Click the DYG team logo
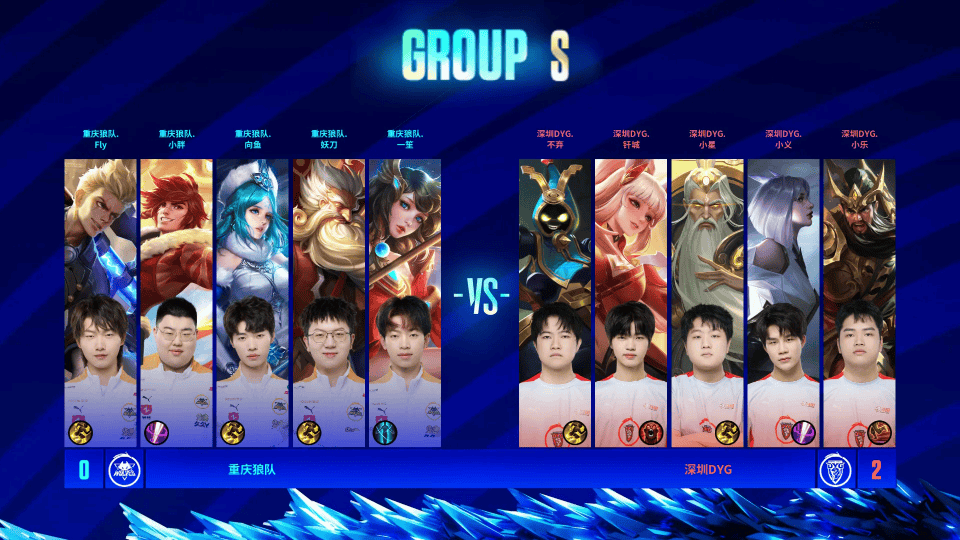This screenshot has width=960, height=540. (x=835, y=469)
